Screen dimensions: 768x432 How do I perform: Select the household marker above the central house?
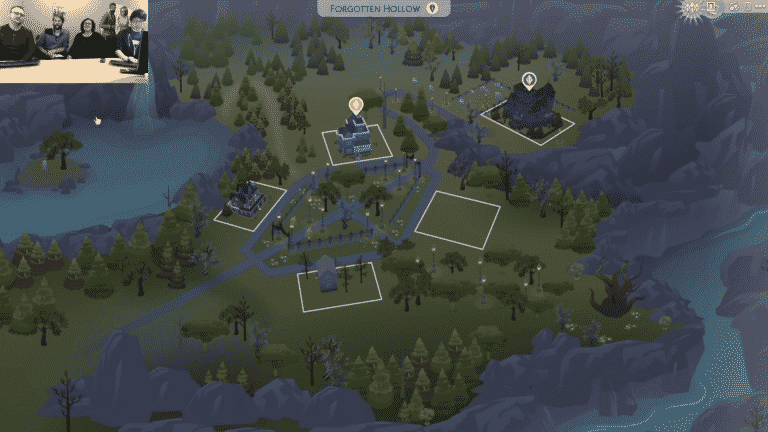click(x=354, y=104)
